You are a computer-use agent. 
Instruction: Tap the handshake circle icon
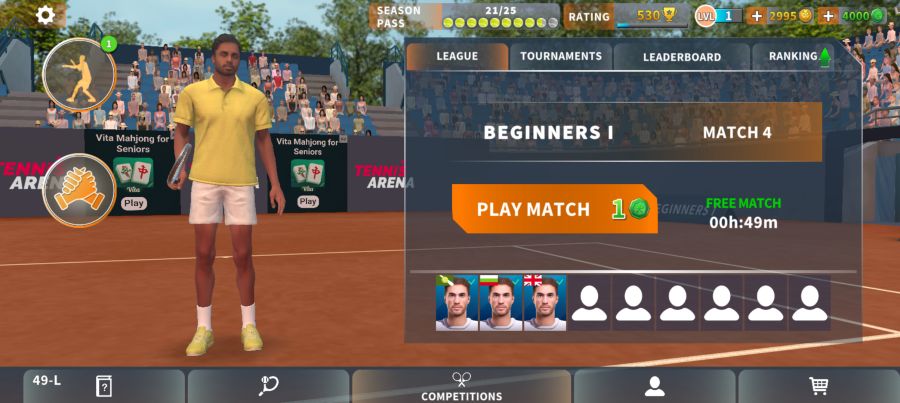79,190
